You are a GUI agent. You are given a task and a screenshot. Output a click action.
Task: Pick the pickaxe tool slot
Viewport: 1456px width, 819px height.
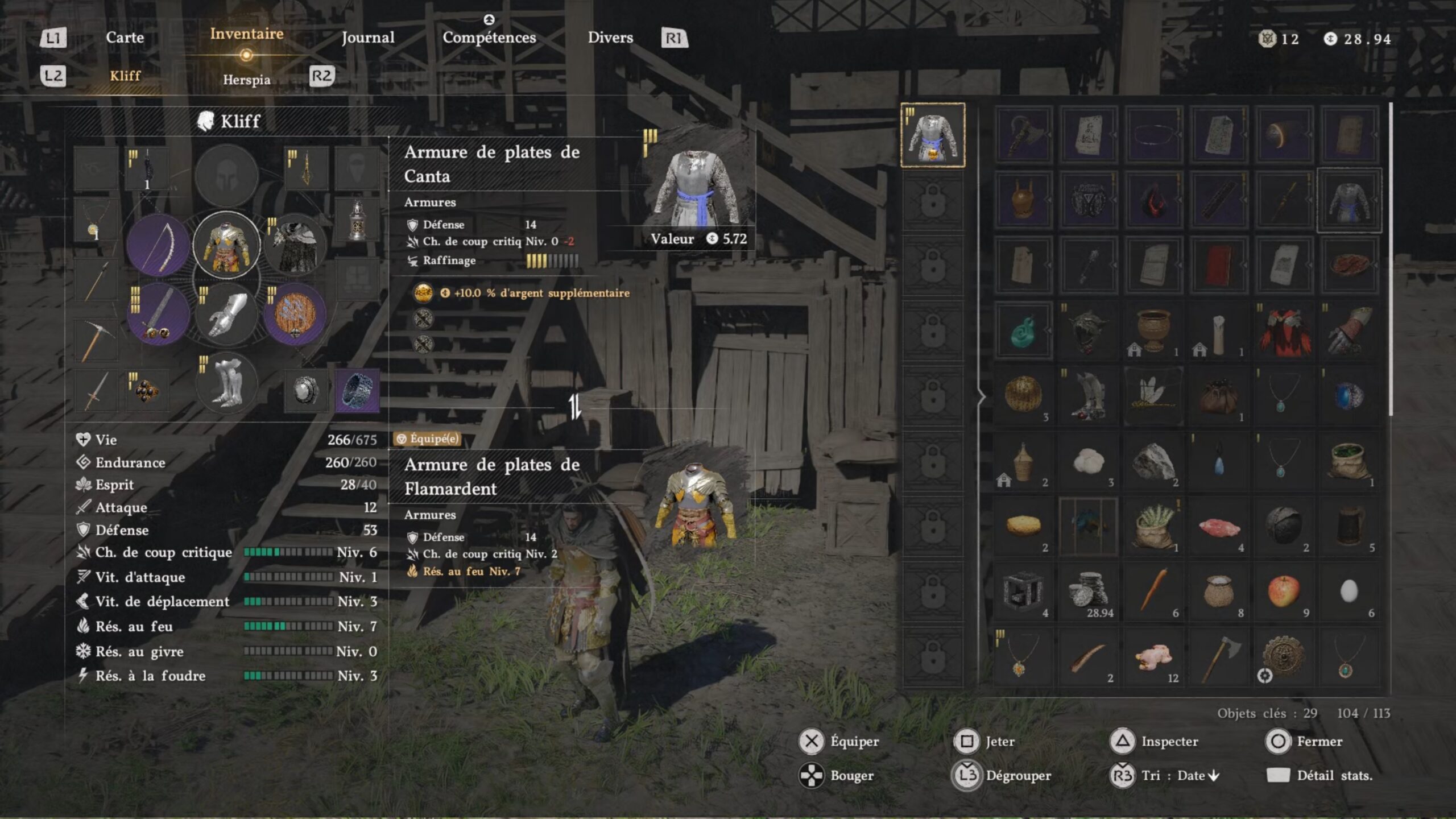(x=96, y=340)
